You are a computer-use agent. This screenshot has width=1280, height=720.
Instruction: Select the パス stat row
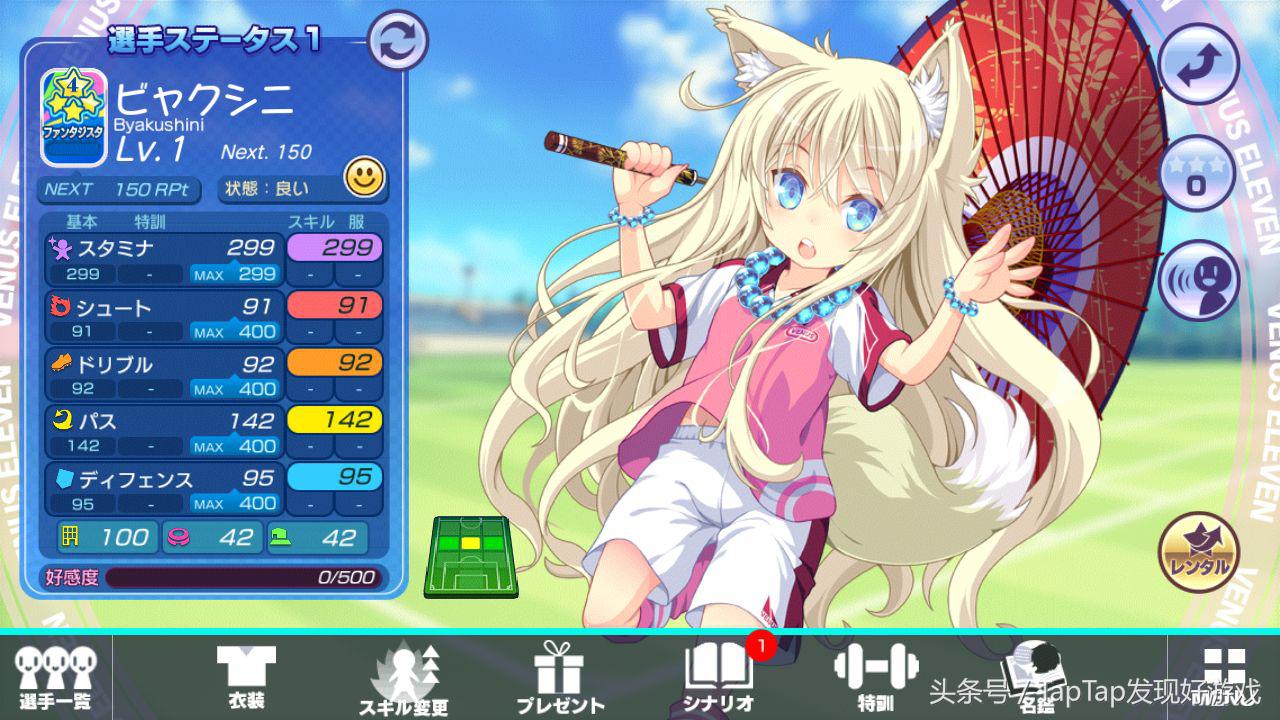165,432
